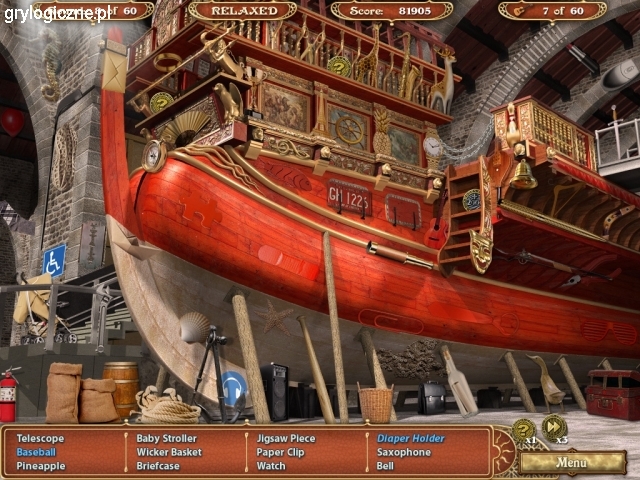Choose Diaper Holder list entry
Screen dimensions: 640x480
[x=411, y=438]
